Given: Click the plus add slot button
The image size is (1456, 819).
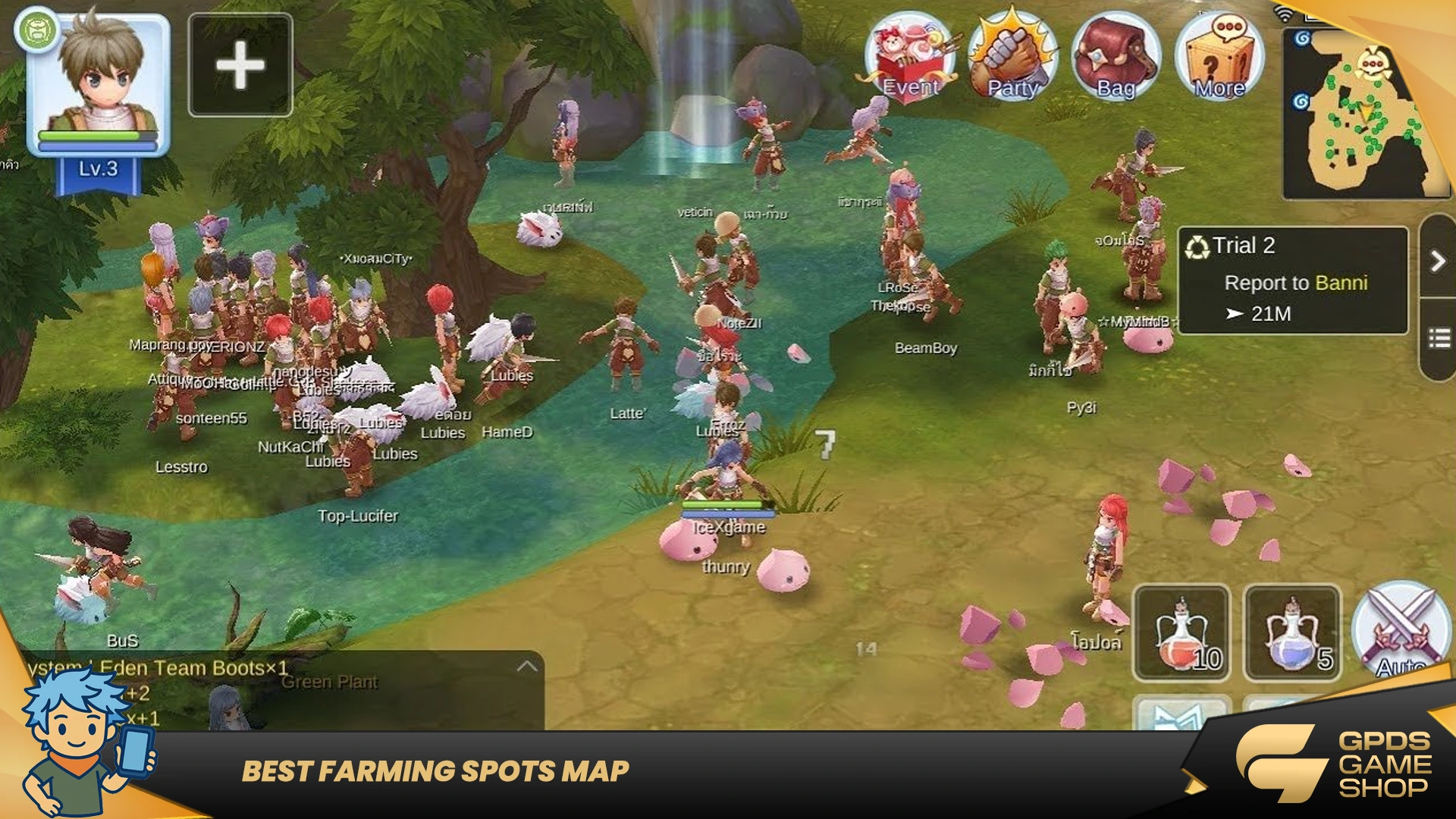Looking at the screenshot, I should pos(240,65).
